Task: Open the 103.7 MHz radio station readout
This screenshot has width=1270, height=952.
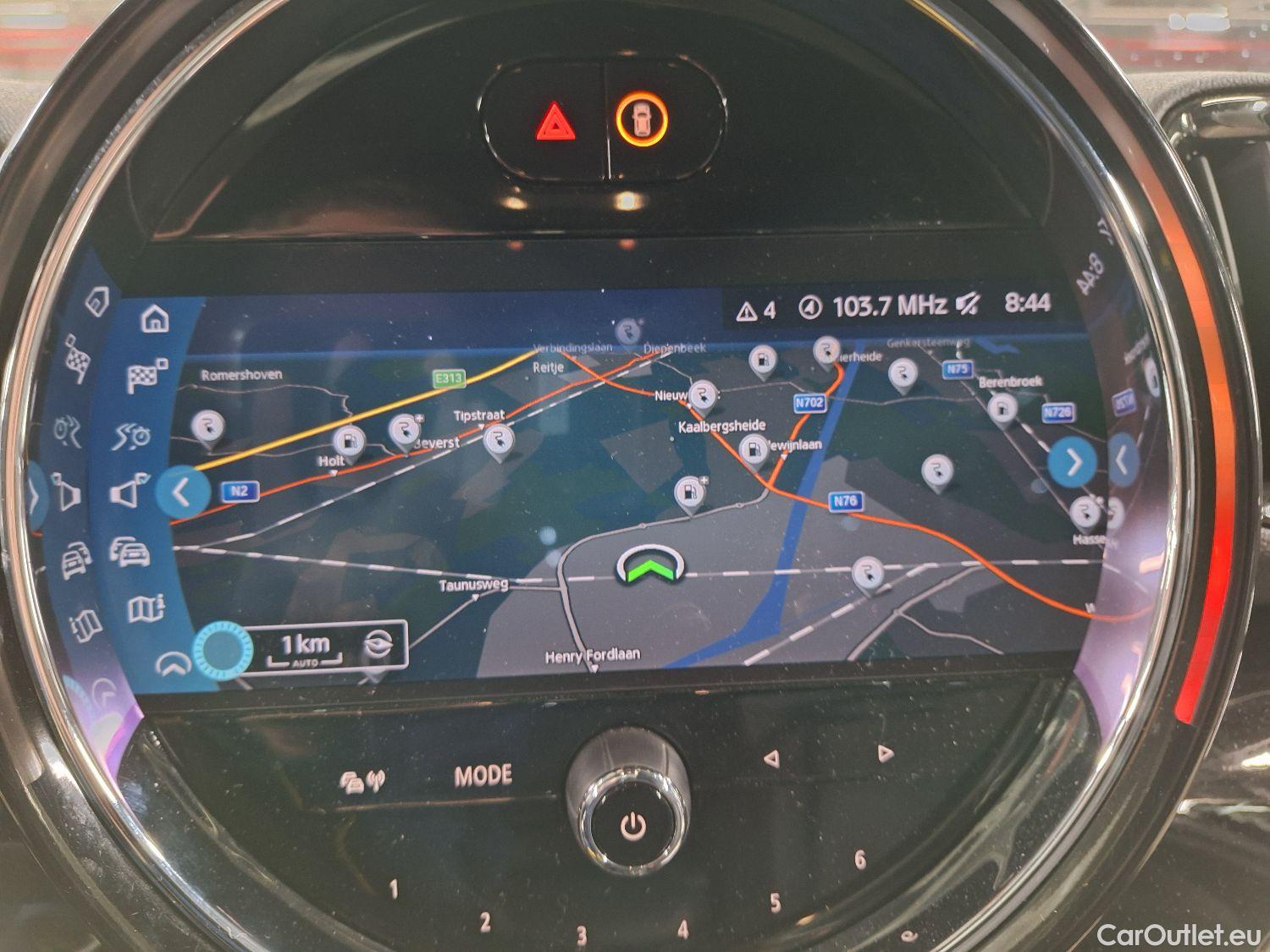Action: tap(890, 305)
